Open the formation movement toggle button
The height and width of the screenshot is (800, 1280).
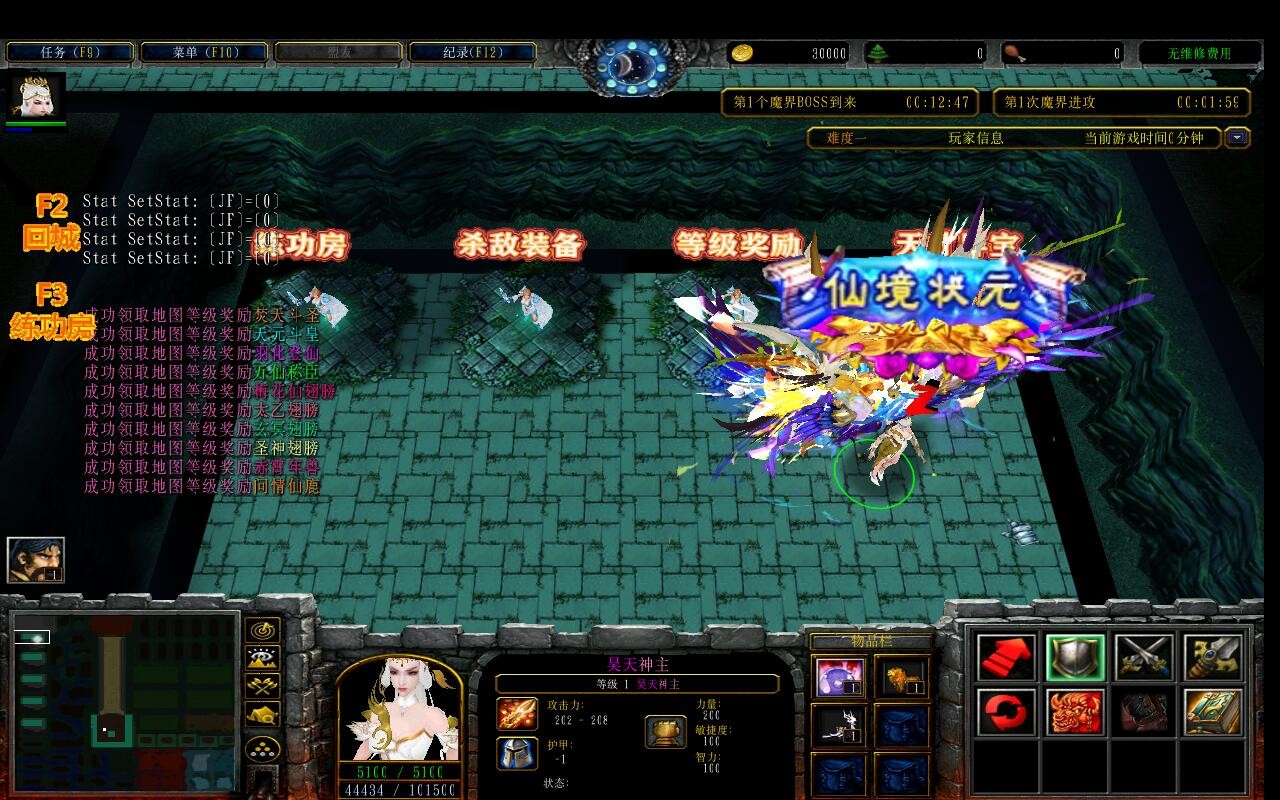click(x=263, y=749)
